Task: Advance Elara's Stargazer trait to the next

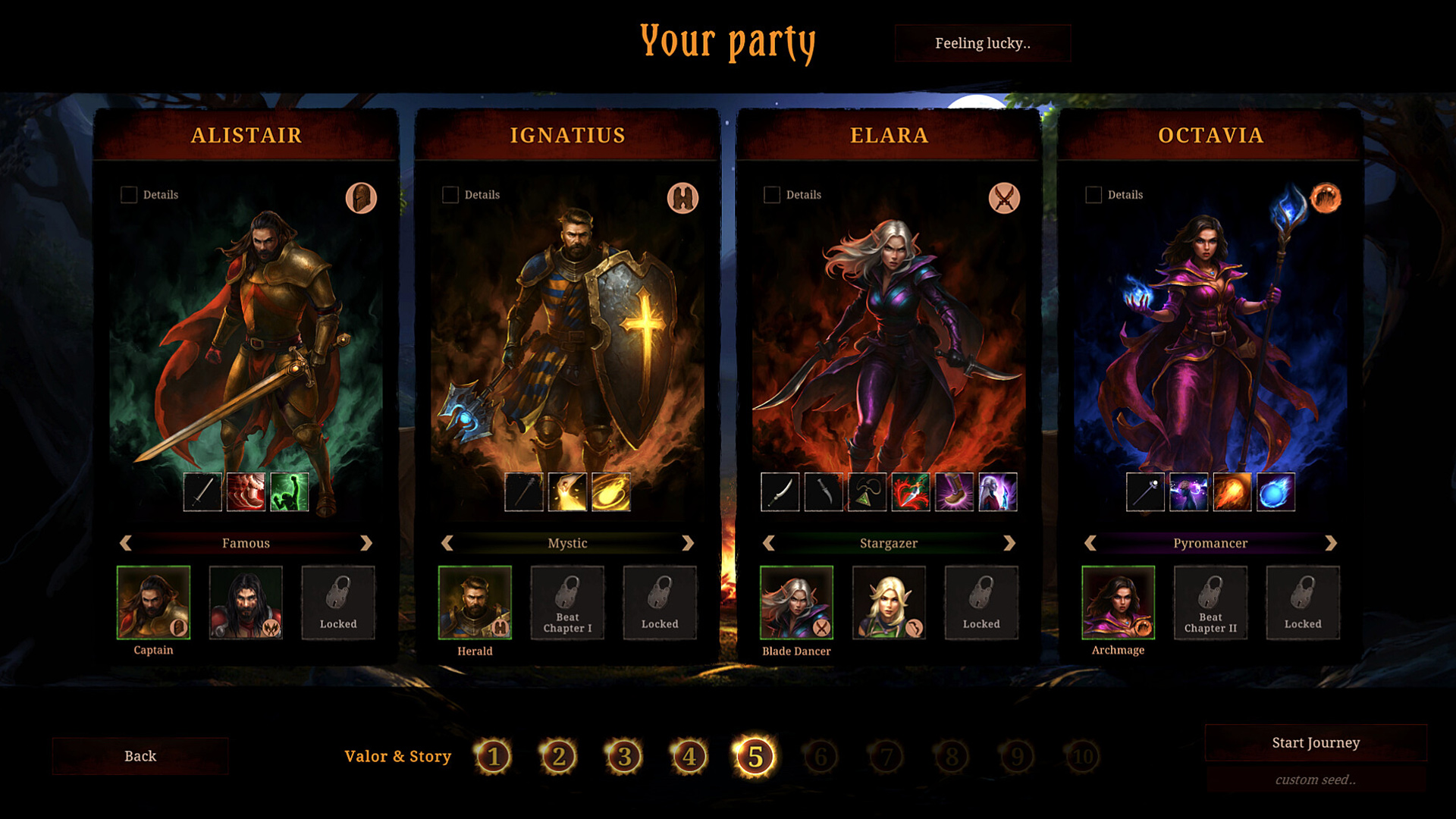Action: point(1009,543)
